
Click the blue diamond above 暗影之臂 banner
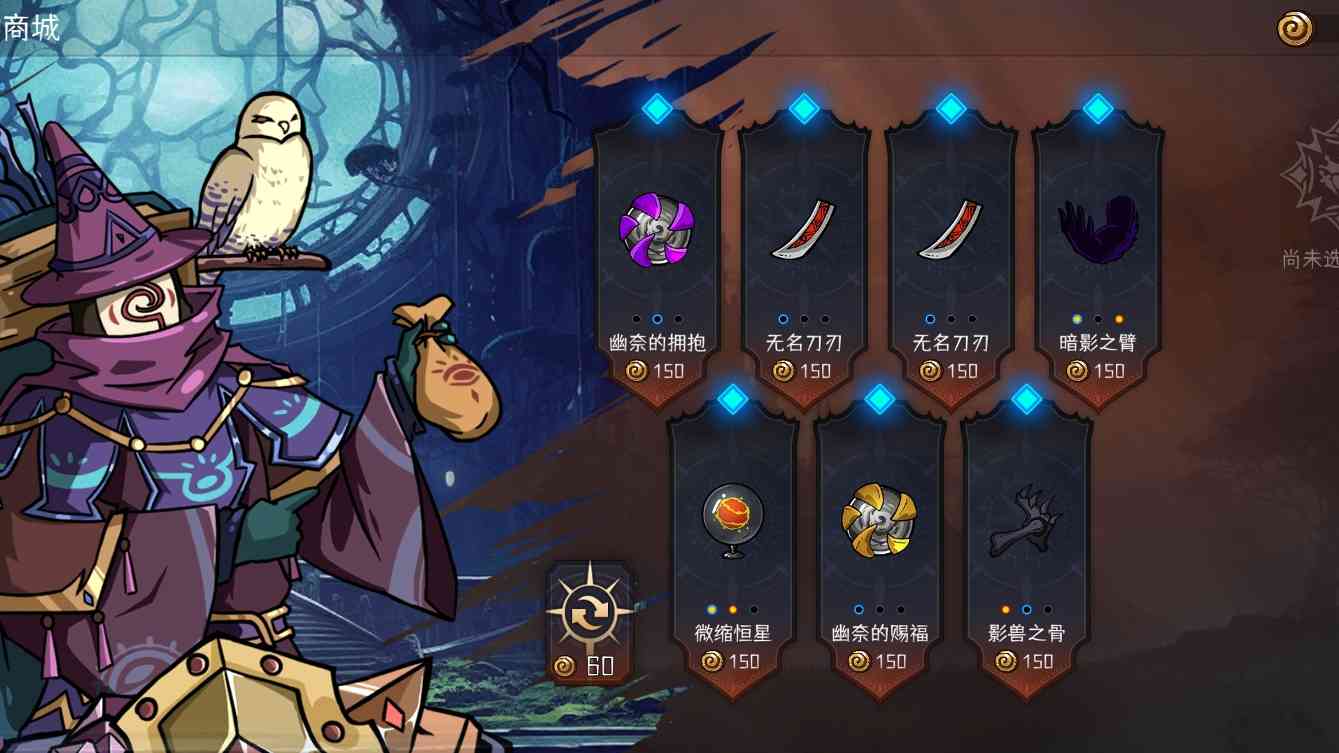click(x=1097, y=109)
